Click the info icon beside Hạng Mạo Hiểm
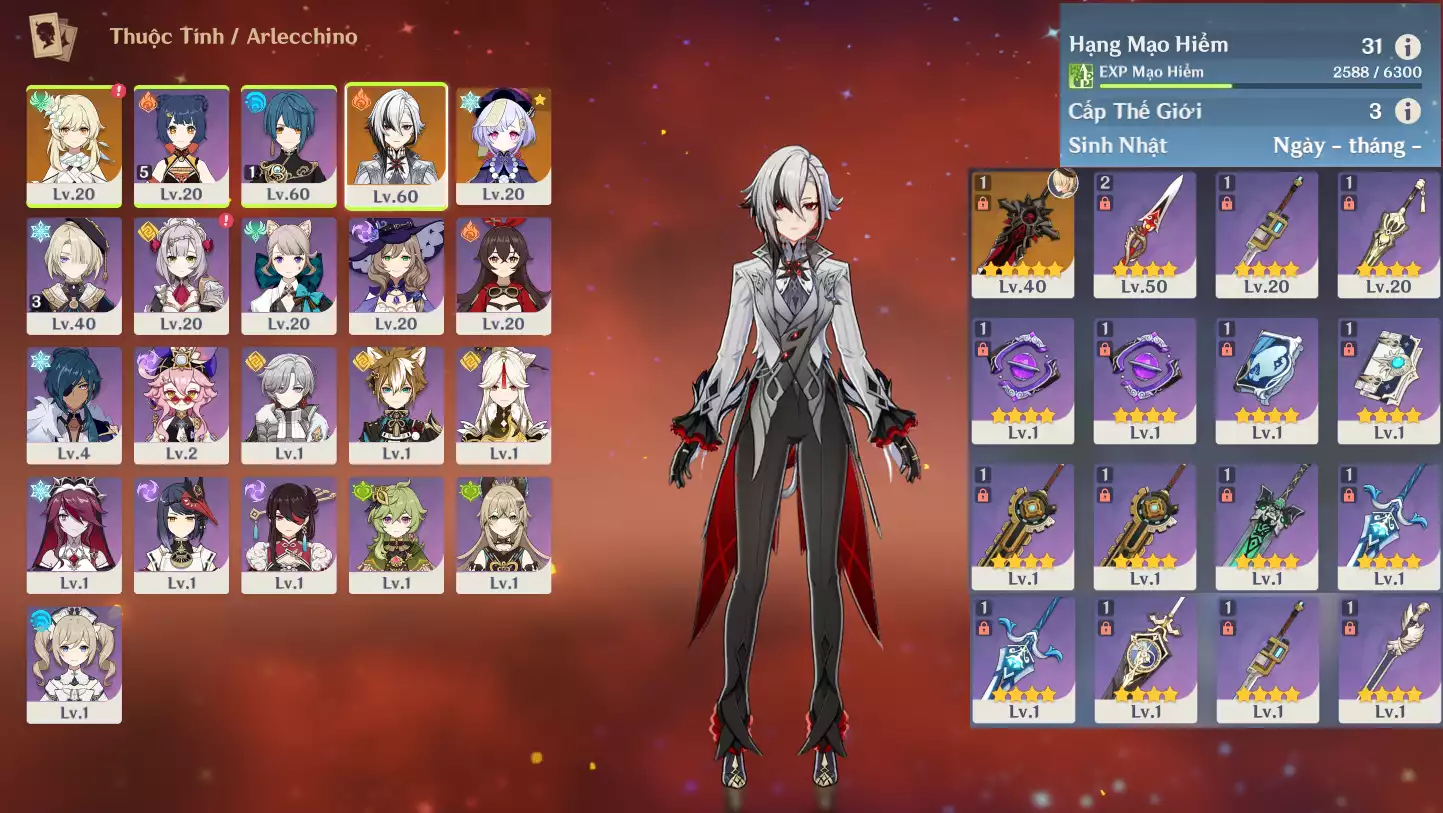The height and width of the screenshot is (813, 1443). click(1407, 46)
